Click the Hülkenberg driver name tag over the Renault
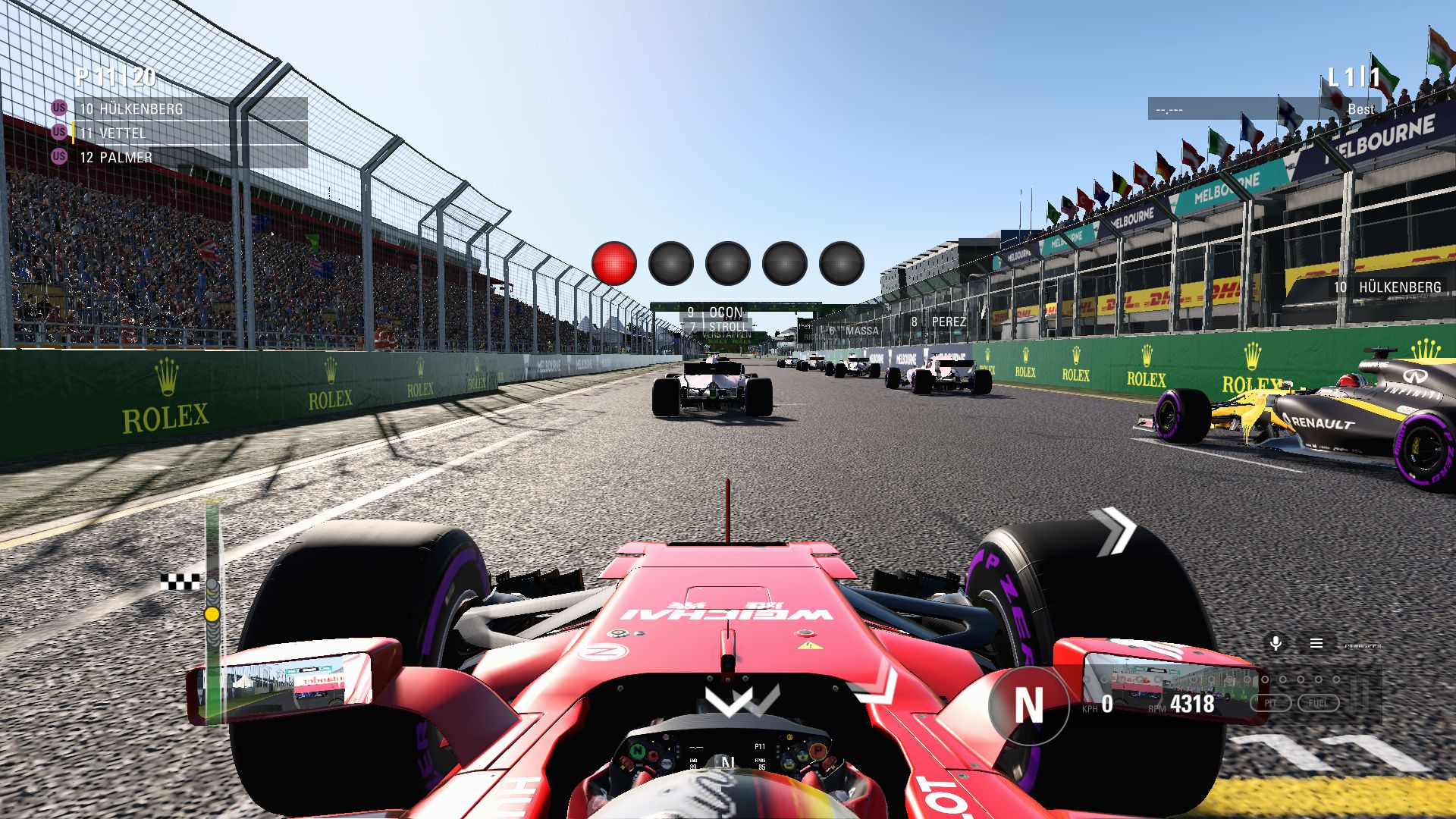 coord(1388,287)
